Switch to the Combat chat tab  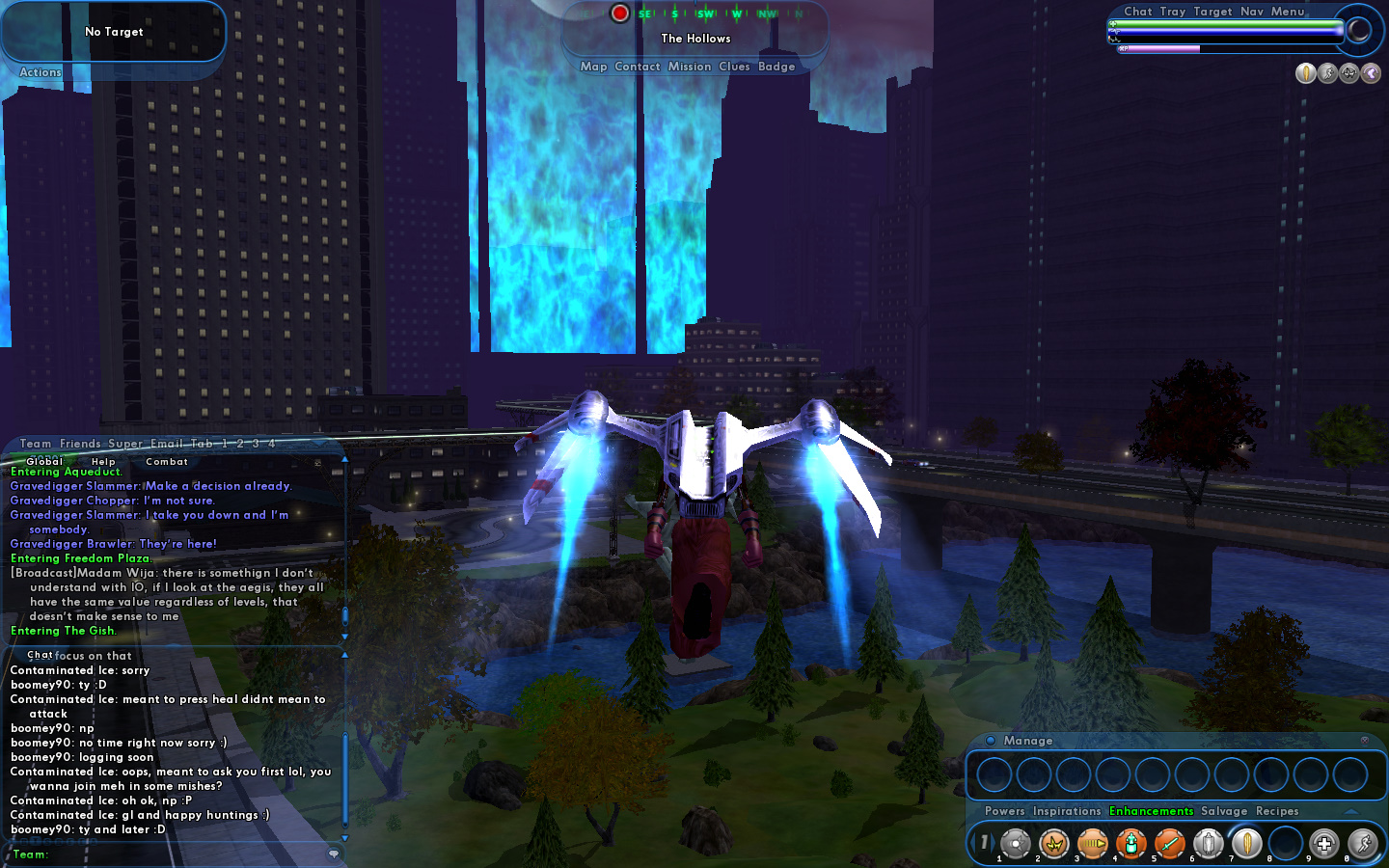tap(166, 462)
